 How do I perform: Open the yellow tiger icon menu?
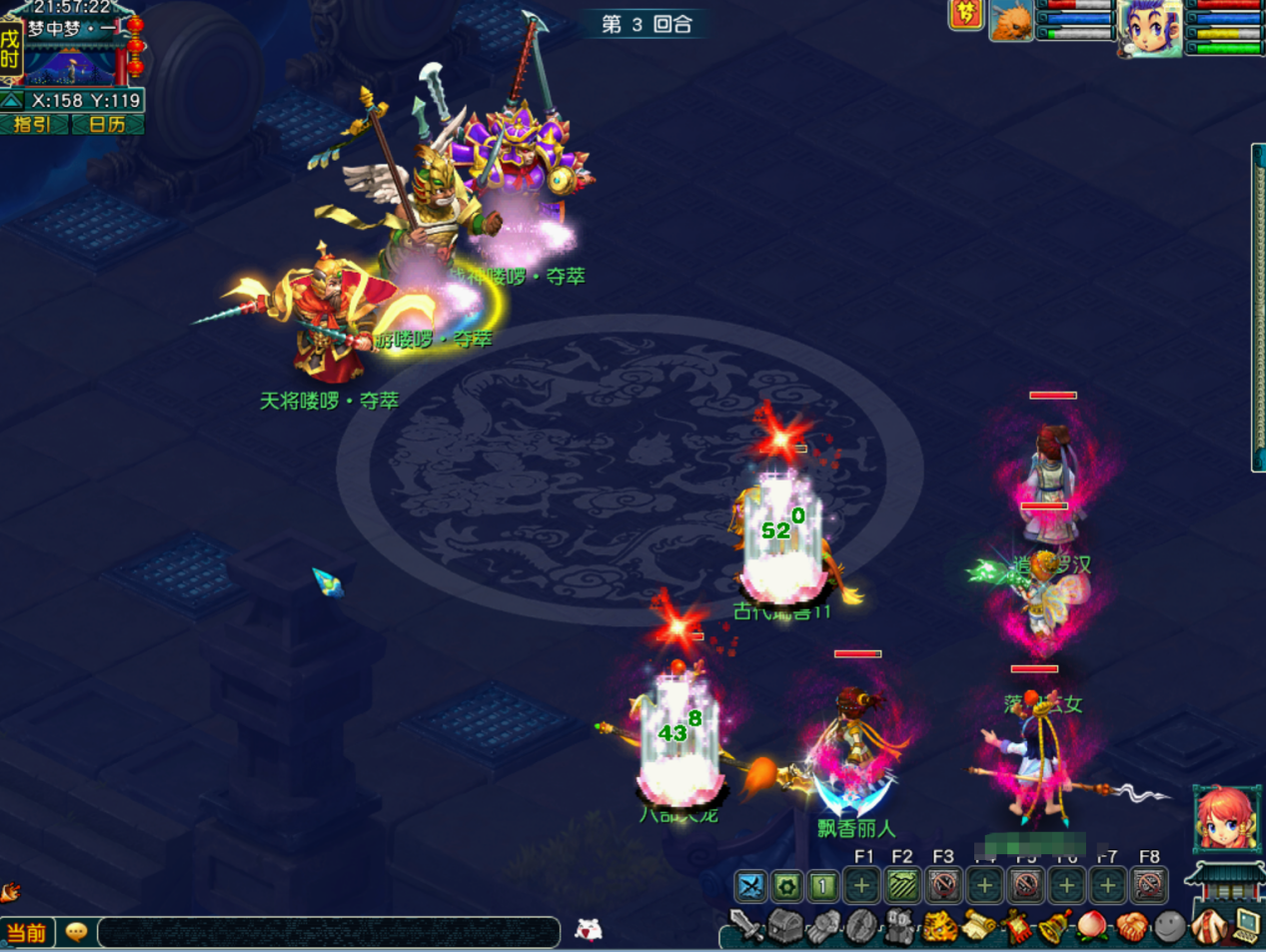[939, 928]
